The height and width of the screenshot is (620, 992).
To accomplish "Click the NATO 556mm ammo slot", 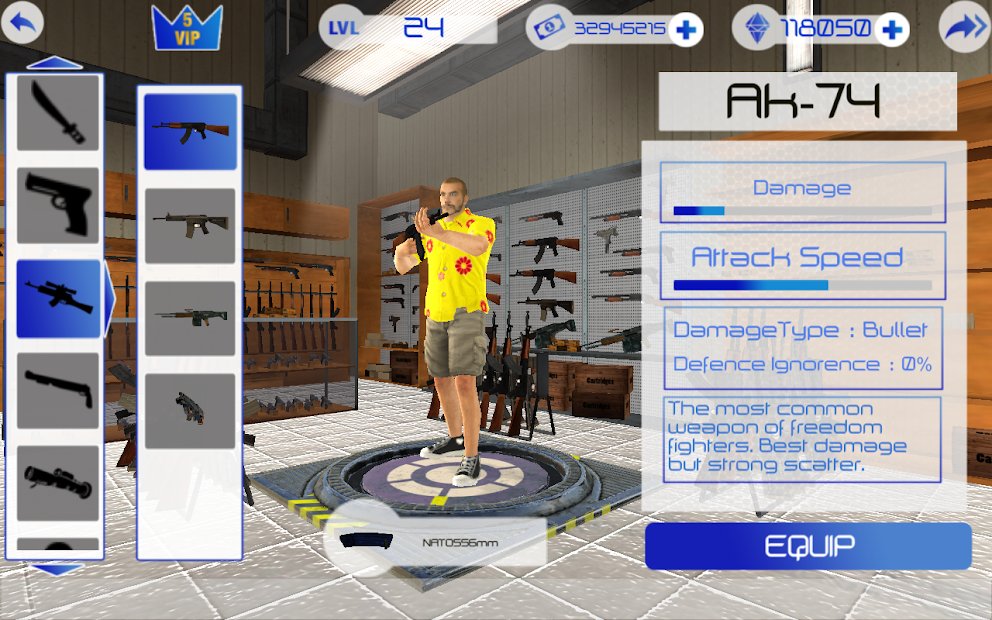I will coord(438,542).
